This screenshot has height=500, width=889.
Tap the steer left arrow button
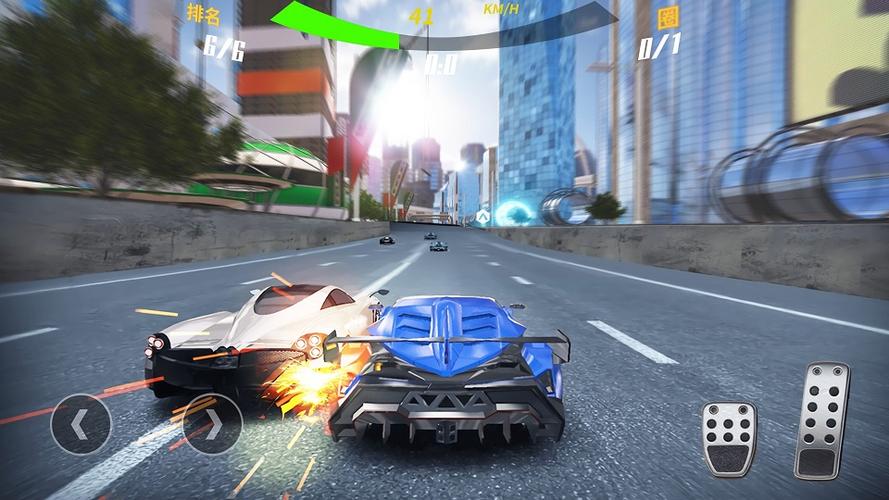[x=80, y=424]
